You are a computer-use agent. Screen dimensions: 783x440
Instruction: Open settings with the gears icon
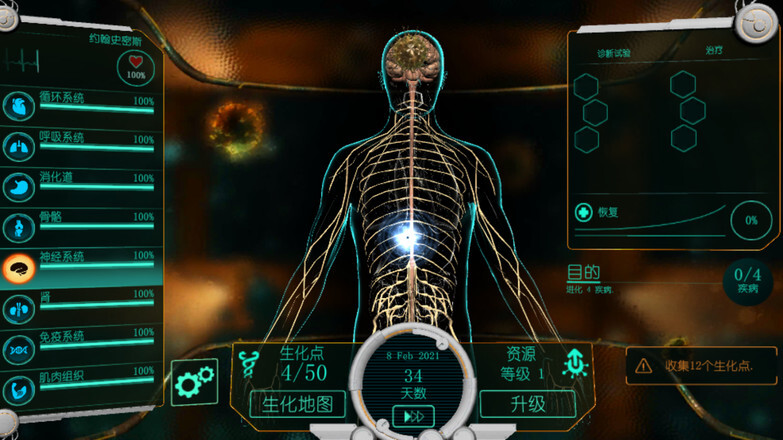point(194,381)
